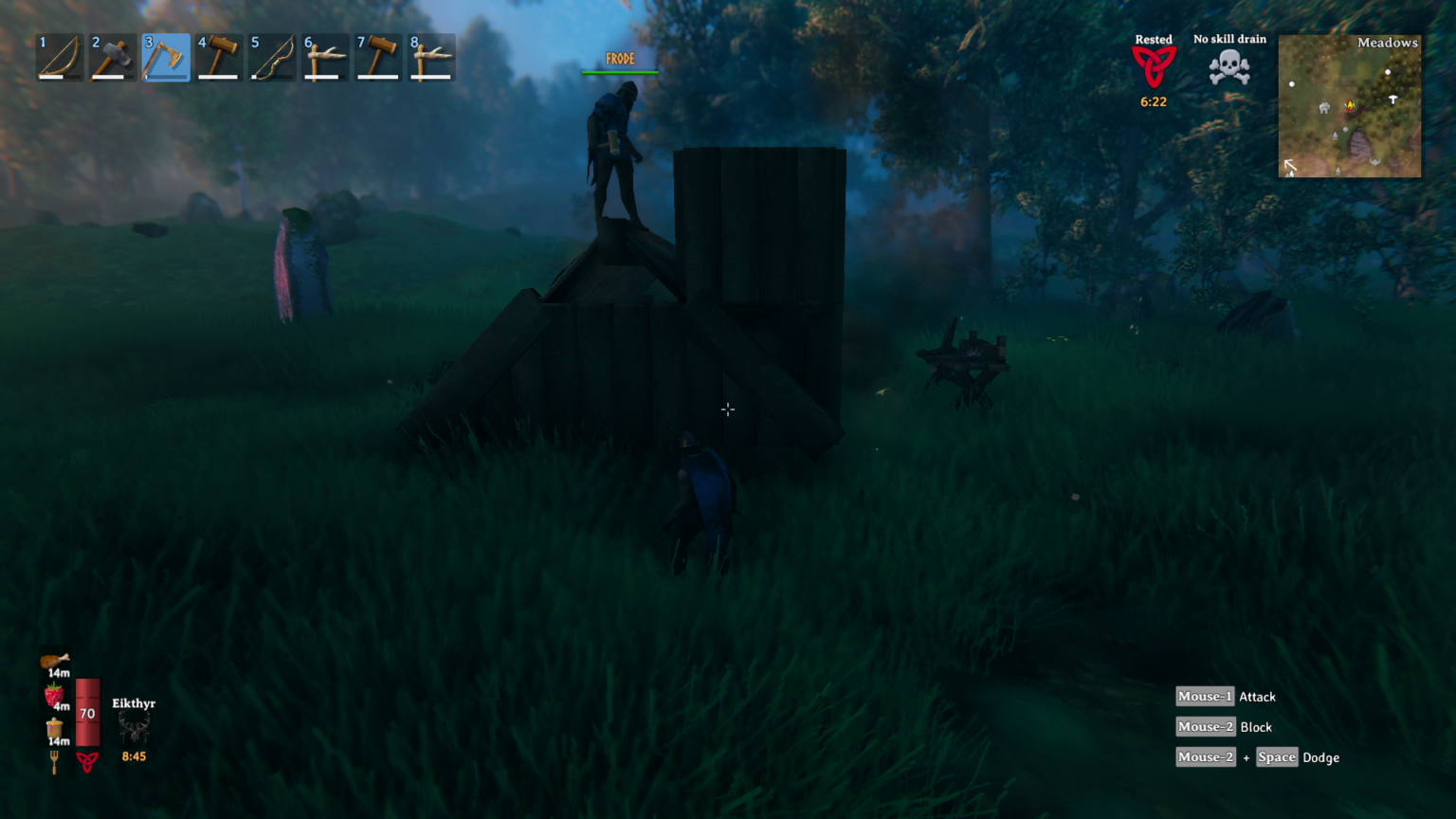1456x819 pixels.
Task: Select the flint axe in slot 3
Action: click(x=166, y=57)
